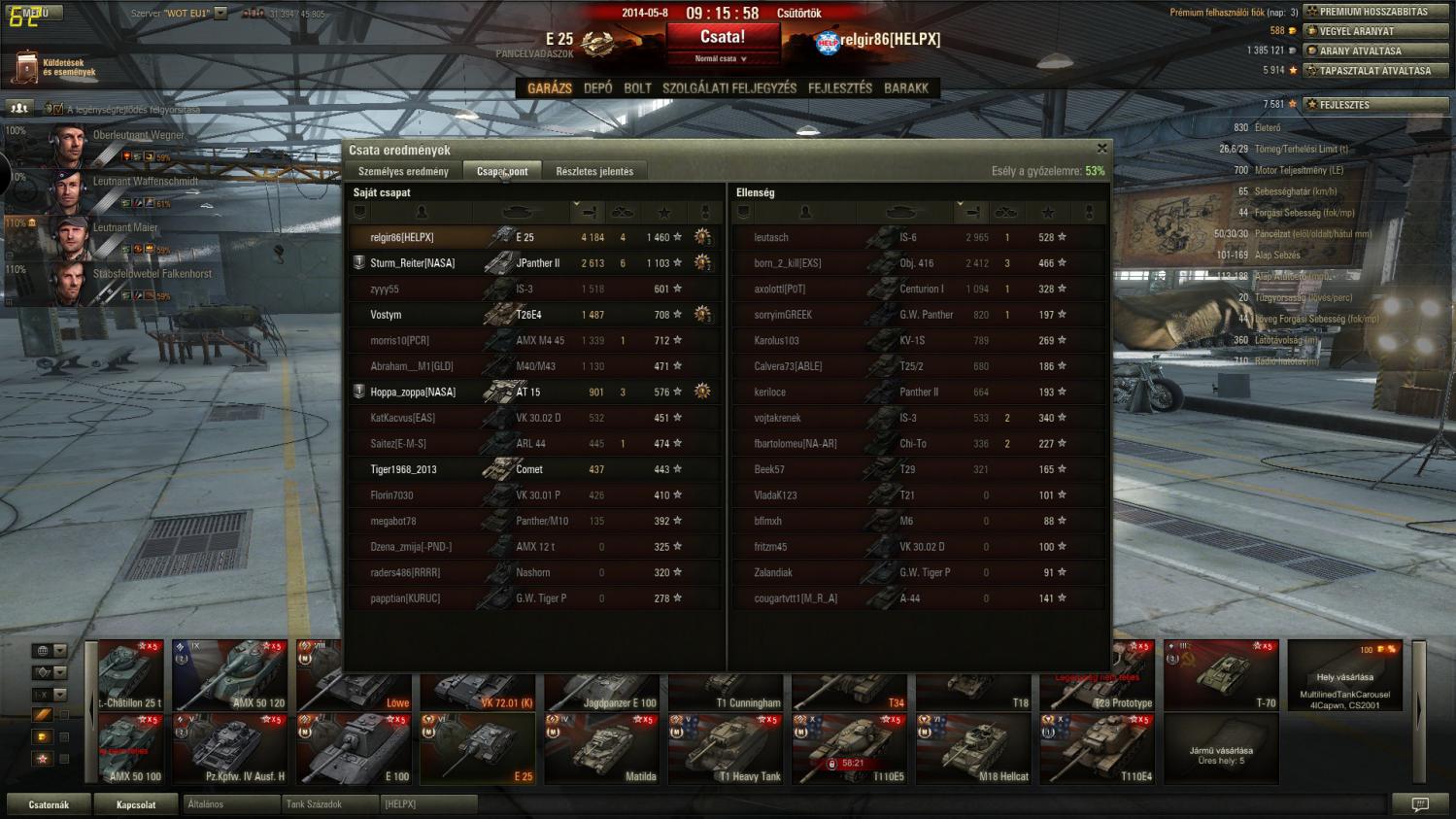Image resolution: width=1456 pixels, height=819 pixels.
Task: Select player row Sturm_Reiter[NASA]
Action: (x=413, y=263)
